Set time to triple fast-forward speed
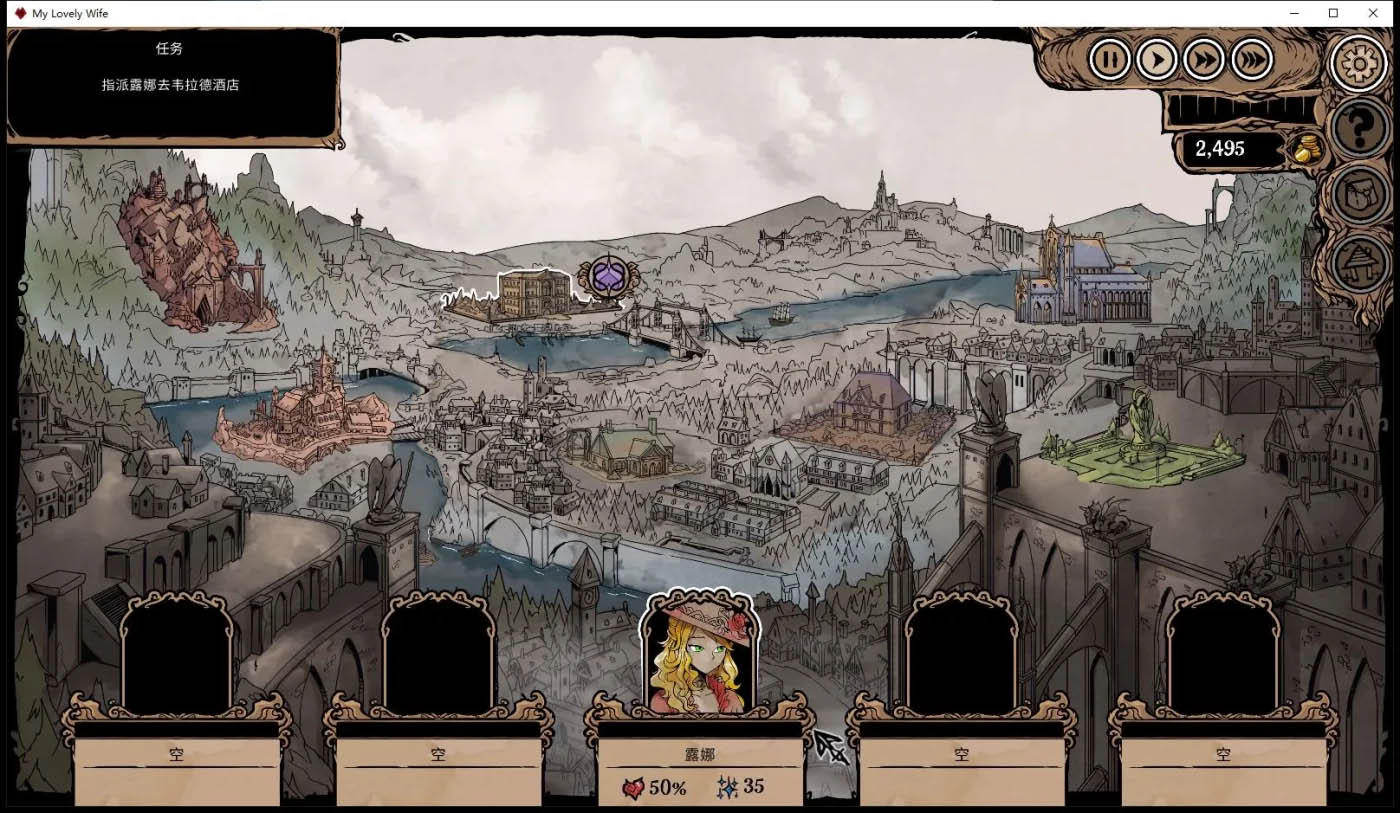Image resolution: width=1400 pixels, height=813 pixels. [x=1252, y=60]
